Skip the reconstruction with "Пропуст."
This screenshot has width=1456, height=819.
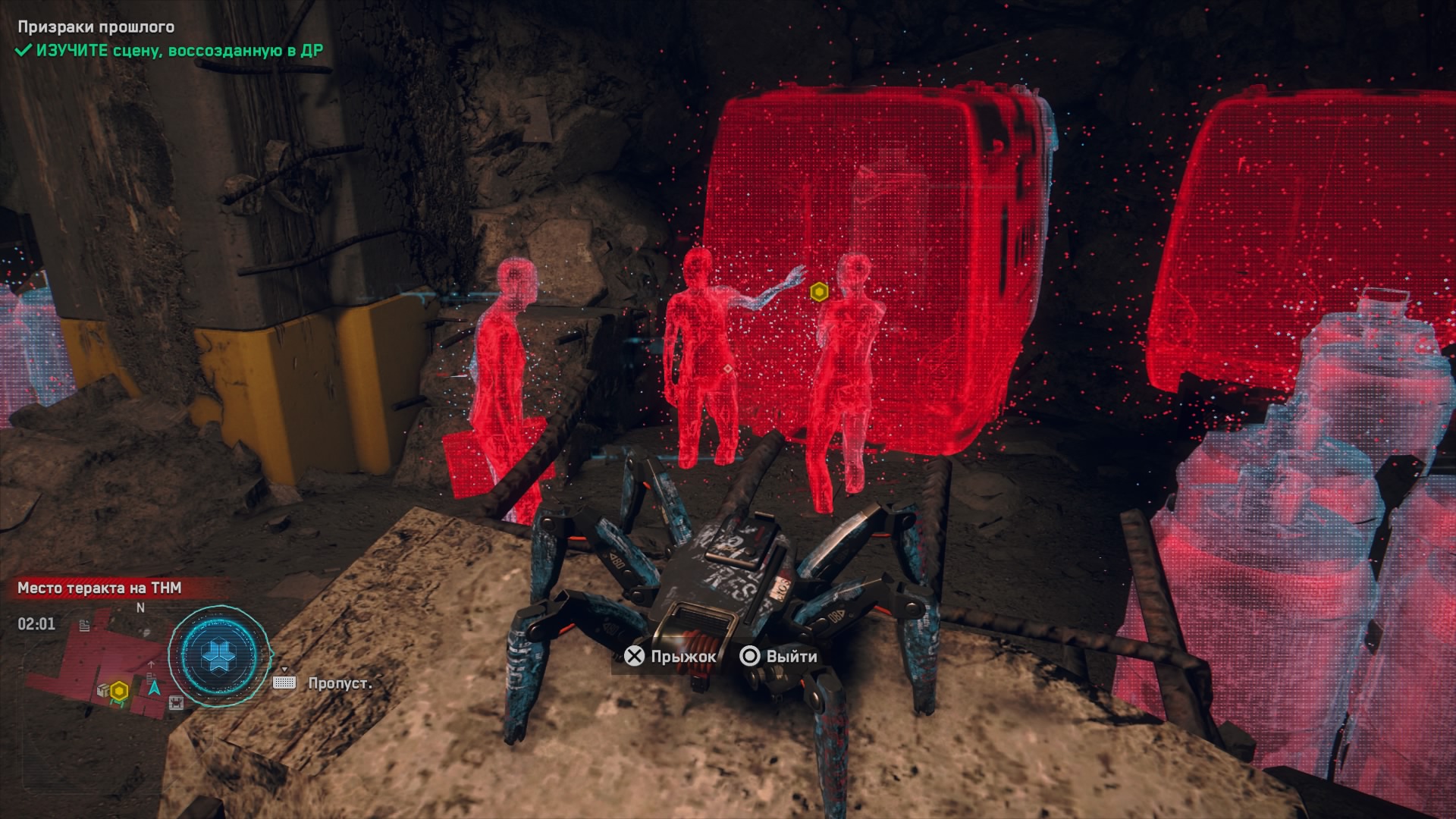(x=339, y=683)
